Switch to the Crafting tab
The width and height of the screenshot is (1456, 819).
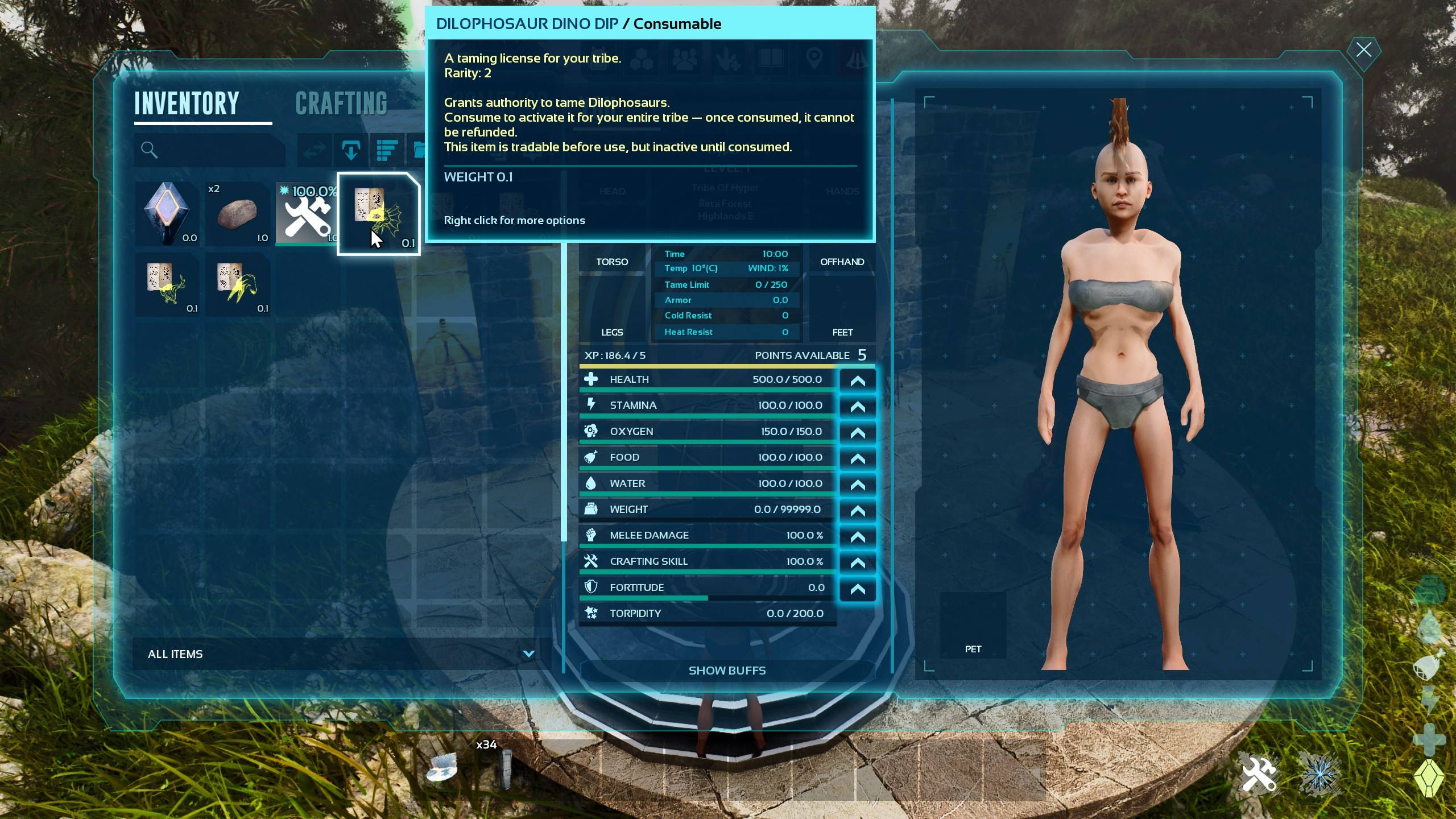[341, 104]
